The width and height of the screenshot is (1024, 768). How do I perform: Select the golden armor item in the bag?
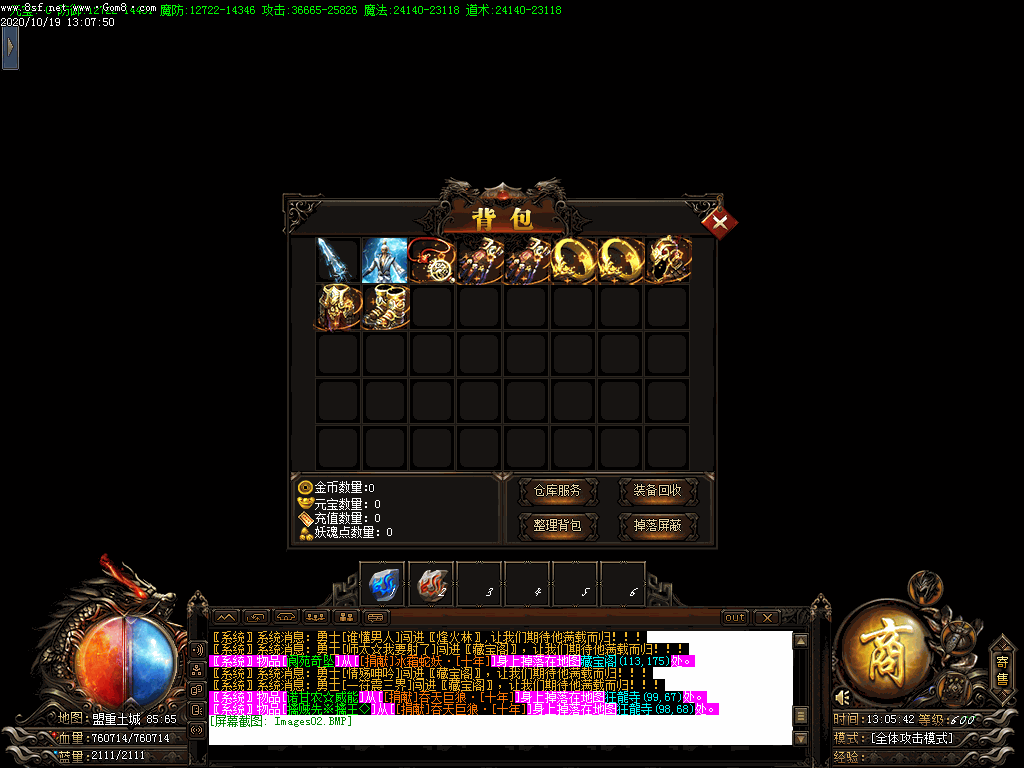(x=338, y=307)
